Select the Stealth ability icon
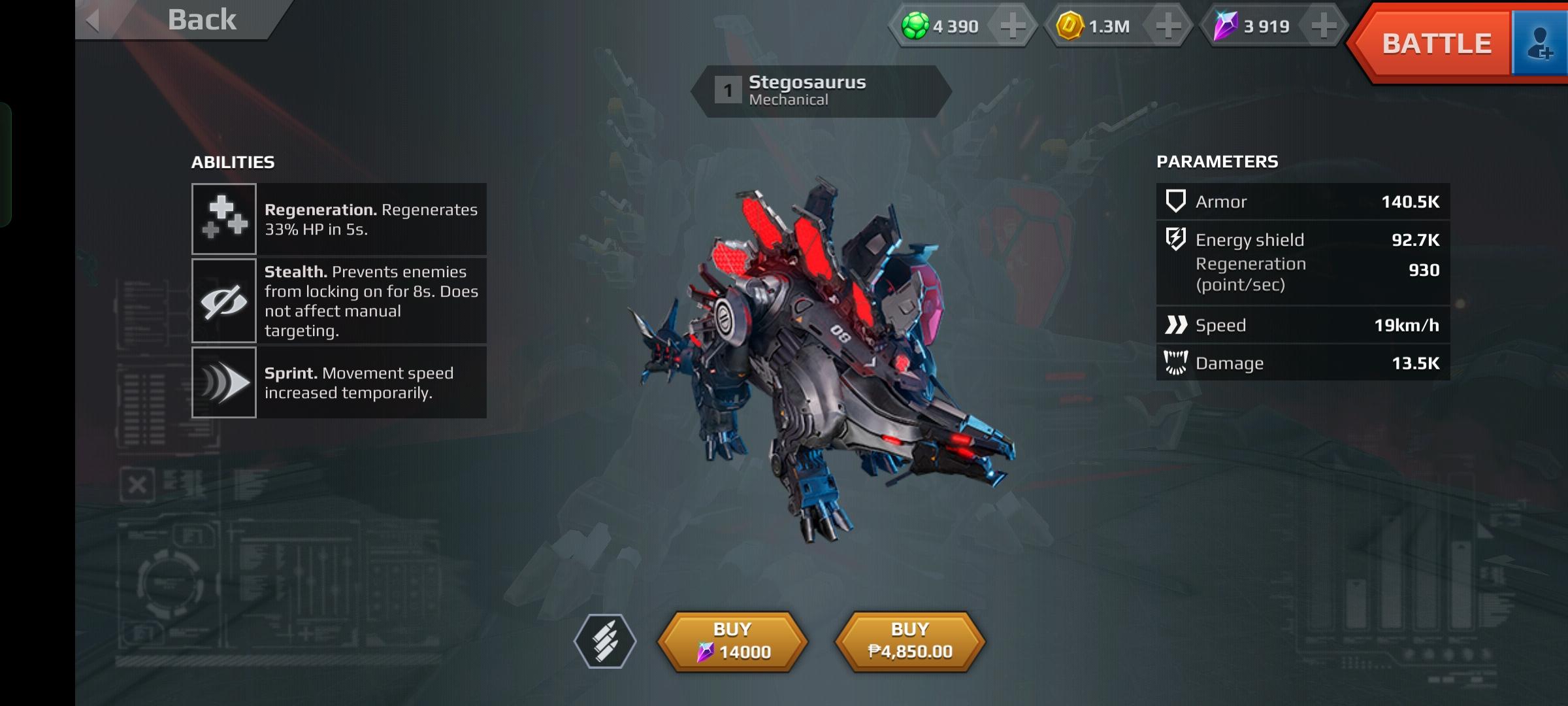Screen dimensions: 1568x706 coord(223,301)
